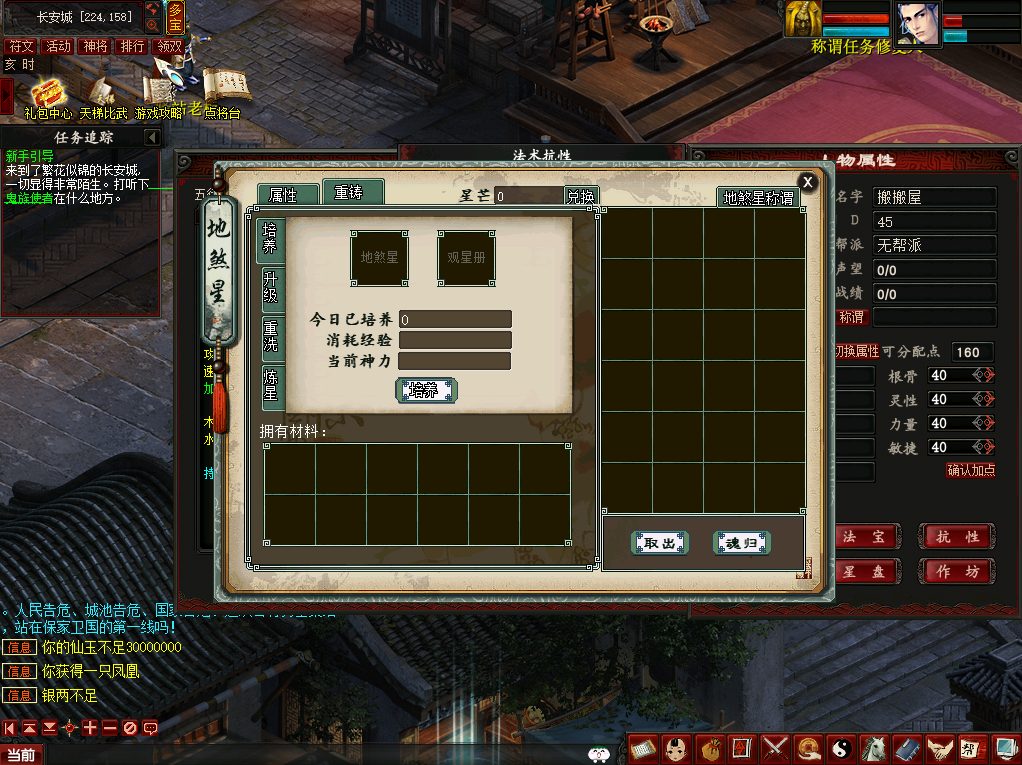Select the 升级 side tab
This screenshot has width=1022, height=765.
(x=271, y=286)
